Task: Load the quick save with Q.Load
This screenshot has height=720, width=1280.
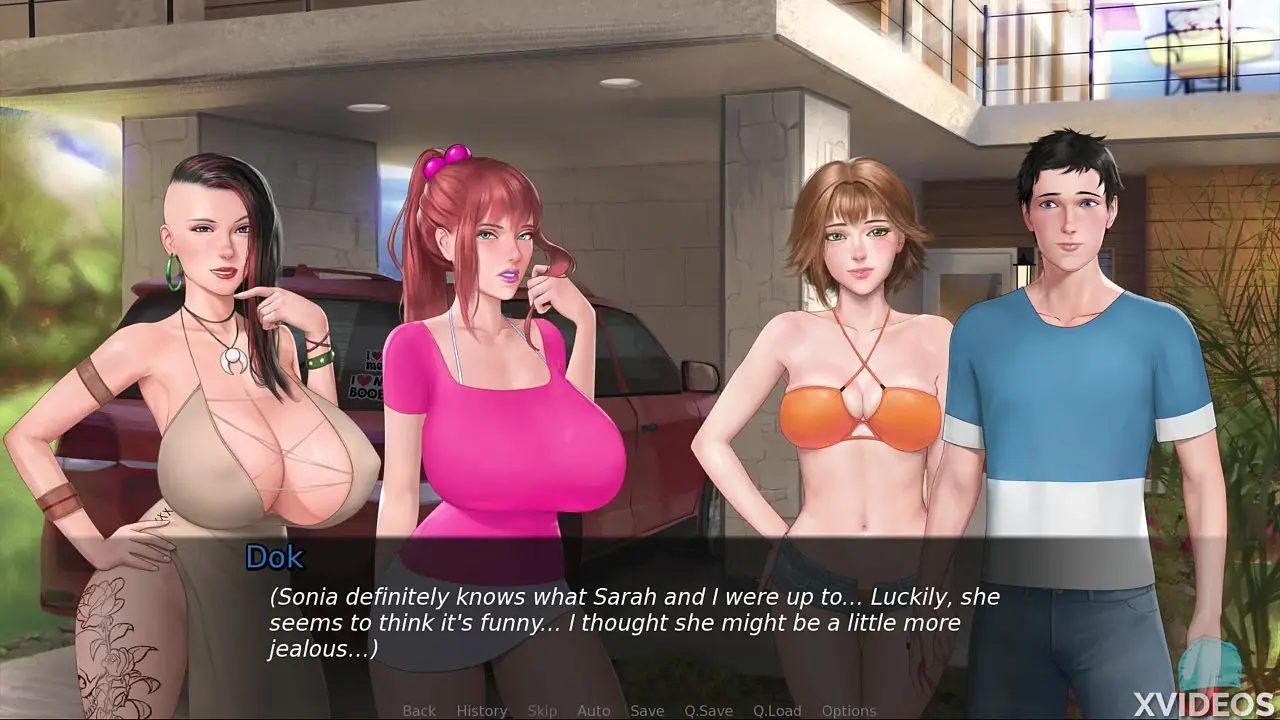Action: (777, 711)
